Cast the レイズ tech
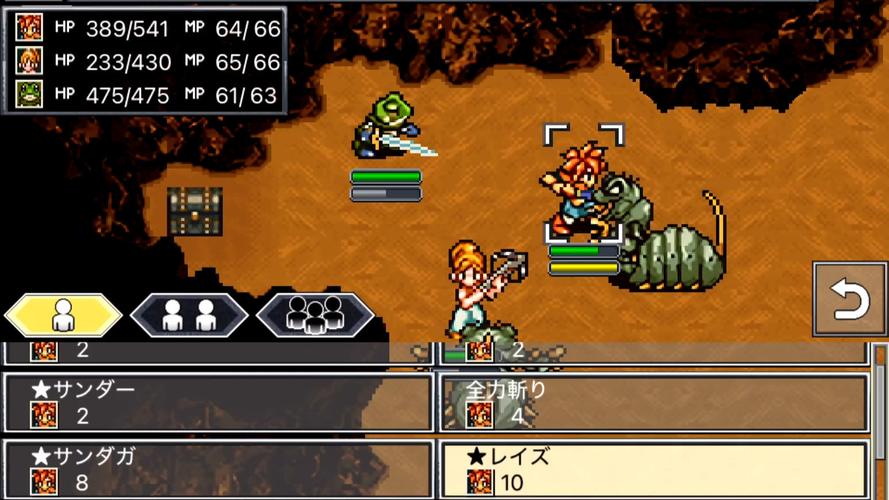 [x=653, y=468]
